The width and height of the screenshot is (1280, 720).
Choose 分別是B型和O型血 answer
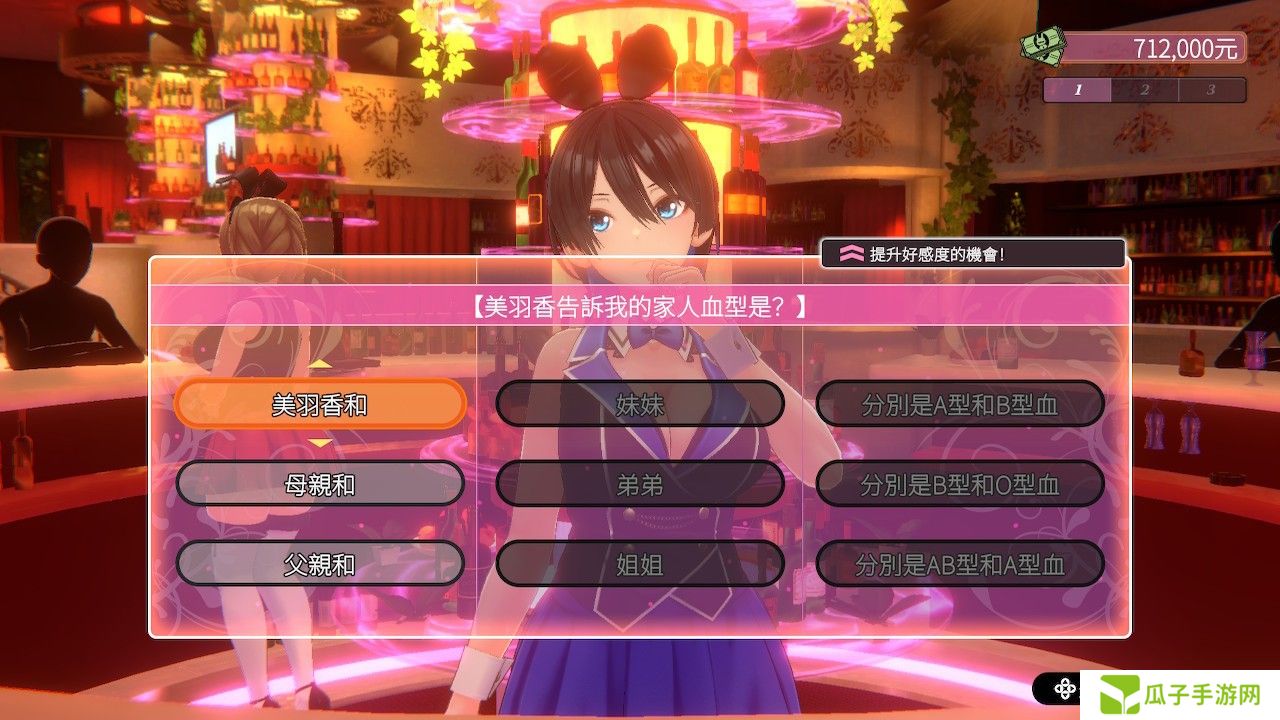(960, 484)
